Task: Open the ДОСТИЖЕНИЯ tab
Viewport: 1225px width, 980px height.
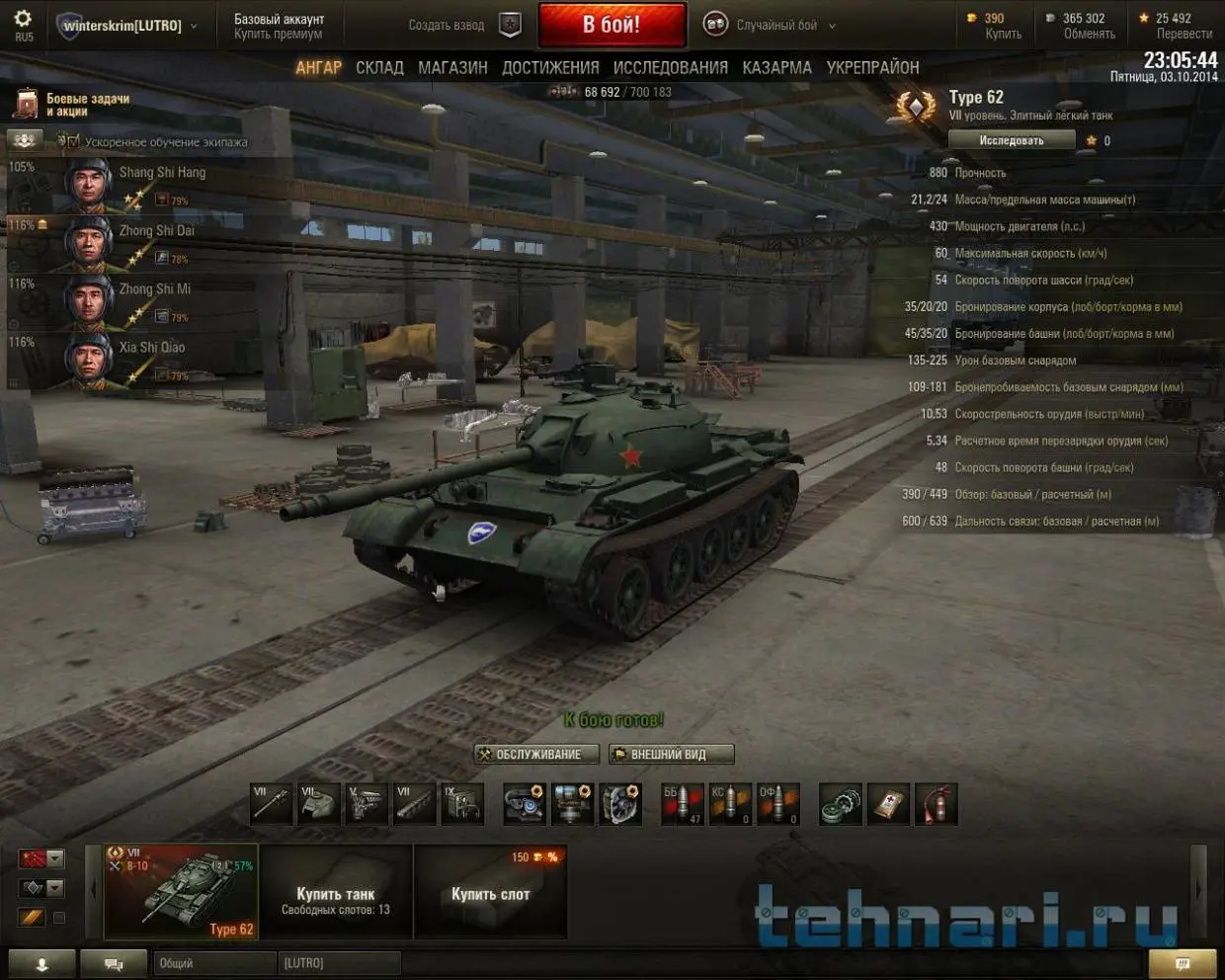Action: (x=550, y=67)
